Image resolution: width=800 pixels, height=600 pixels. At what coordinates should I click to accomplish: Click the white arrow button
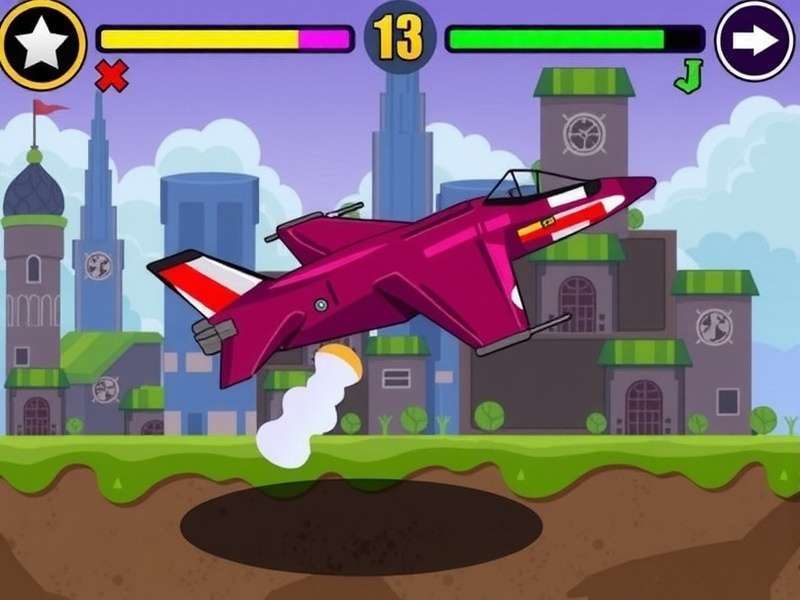pos(755,41)
